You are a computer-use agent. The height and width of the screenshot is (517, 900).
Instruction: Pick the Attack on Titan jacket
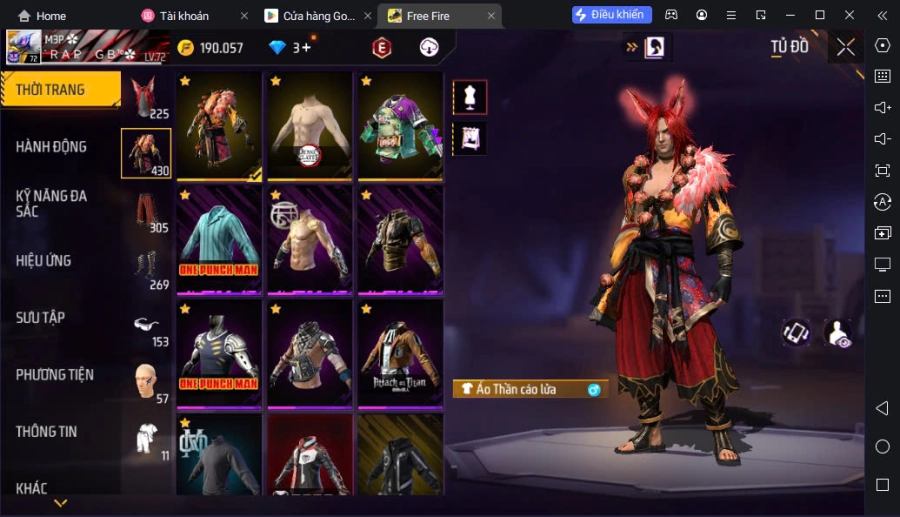point(400,352)
